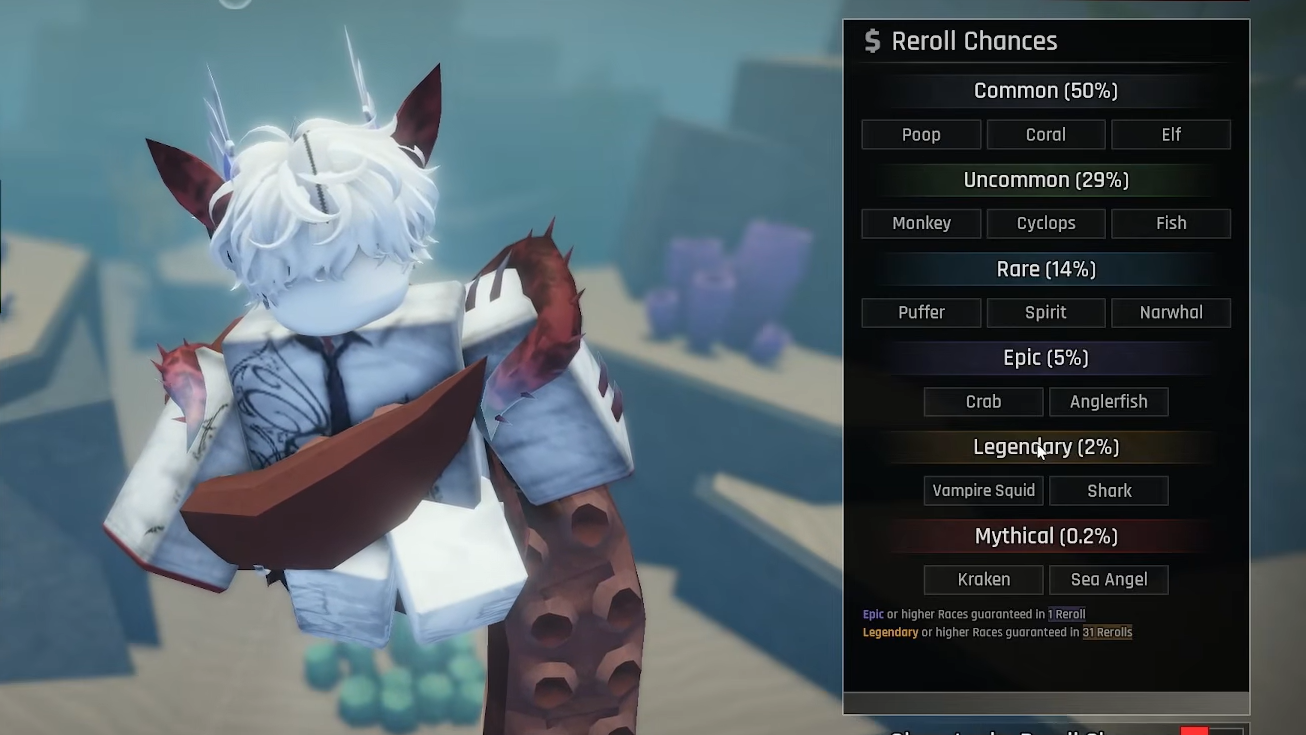Pick the Cyclops race entry
1306x735 pixels.
(1046, 224)
